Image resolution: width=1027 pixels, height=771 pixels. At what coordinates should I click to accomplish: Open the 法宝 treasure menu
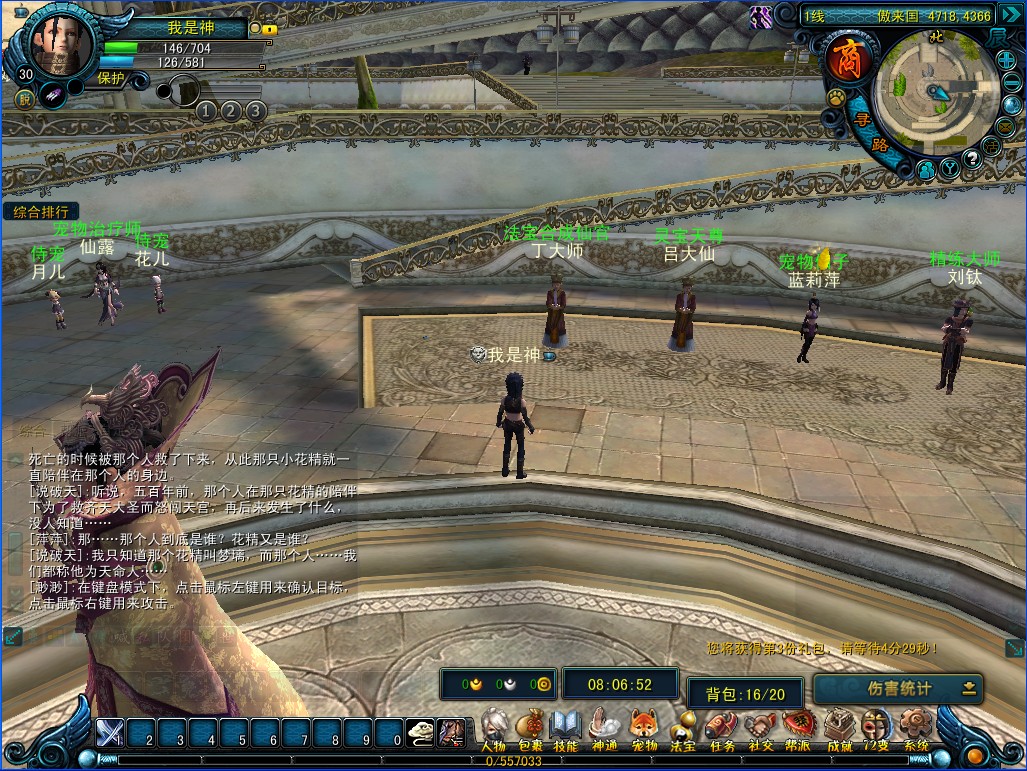pyautogui.click(x=682, y=726)
